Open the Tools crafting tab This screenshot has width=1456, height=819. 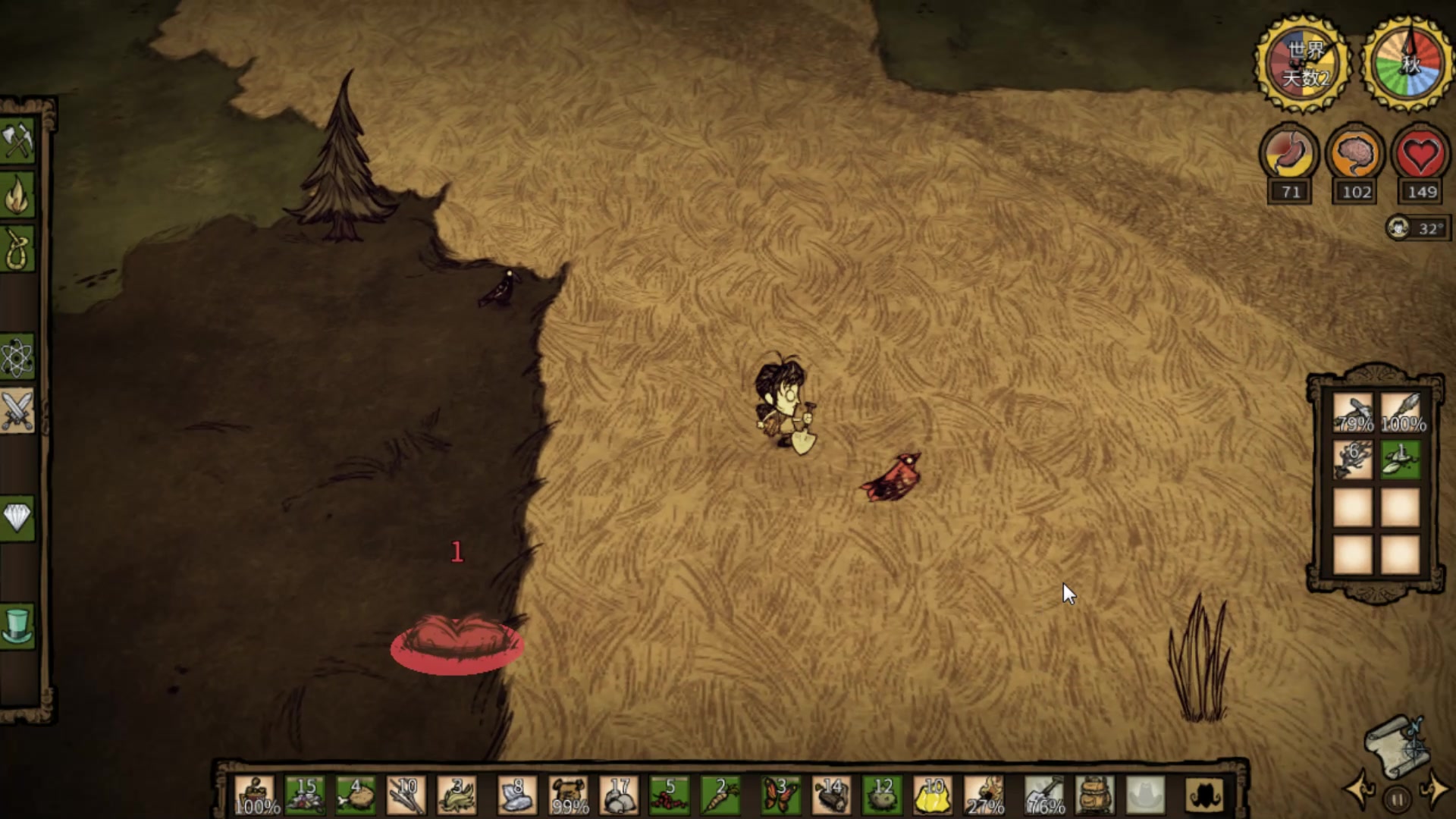pyautogui.click(x=17, y=140)
